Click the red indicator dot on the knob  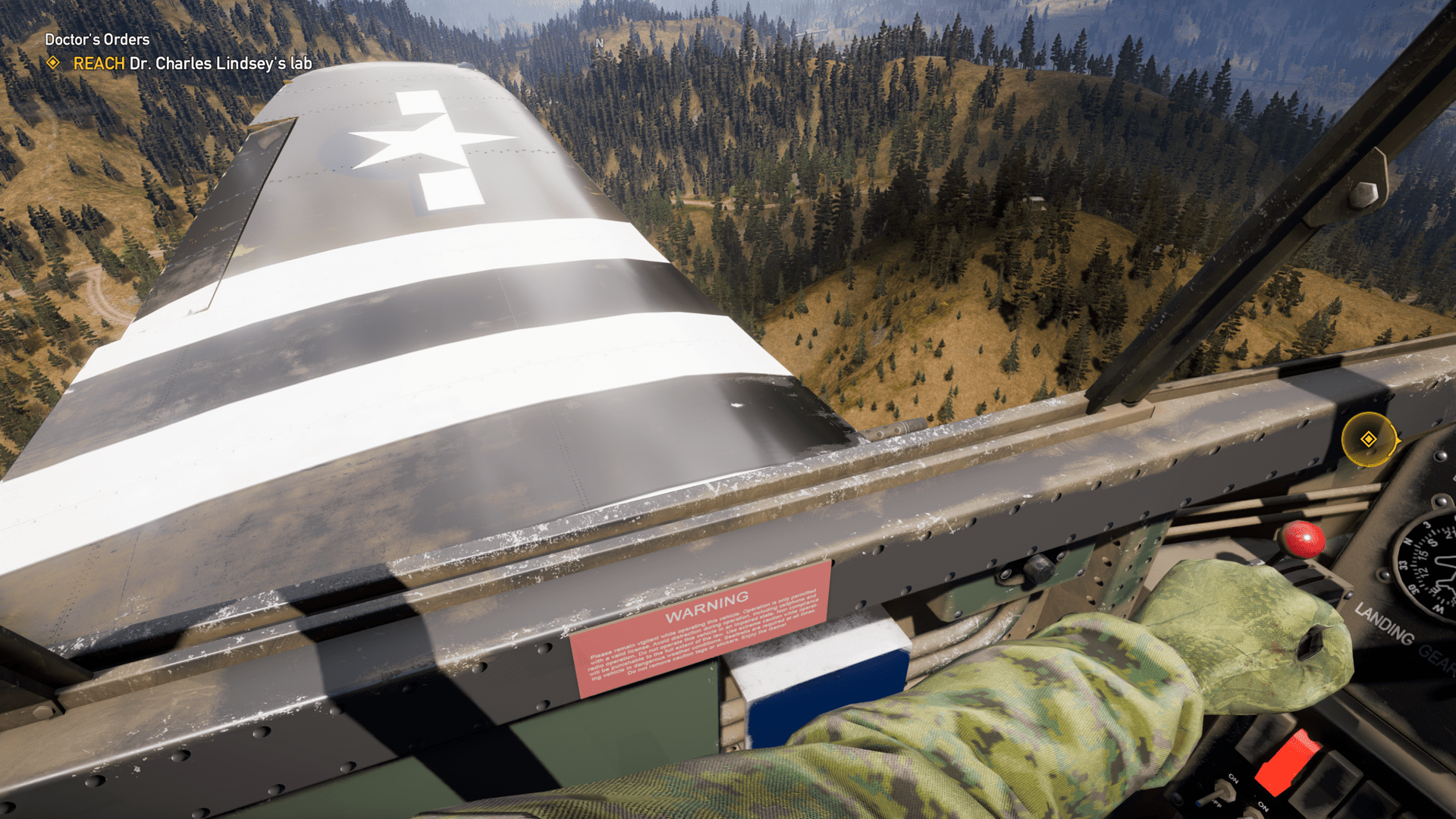tap(1307, 537)
